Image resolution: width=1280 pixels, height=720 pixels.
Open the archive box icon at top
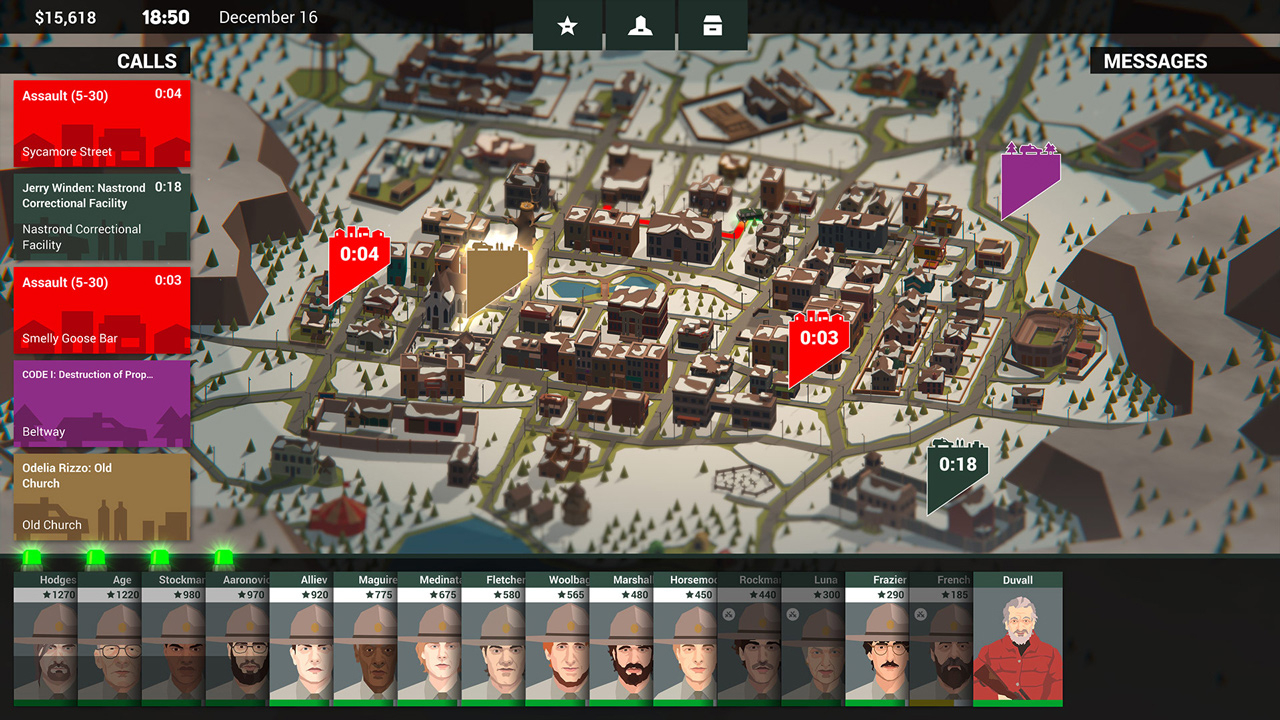pos(711,26)
